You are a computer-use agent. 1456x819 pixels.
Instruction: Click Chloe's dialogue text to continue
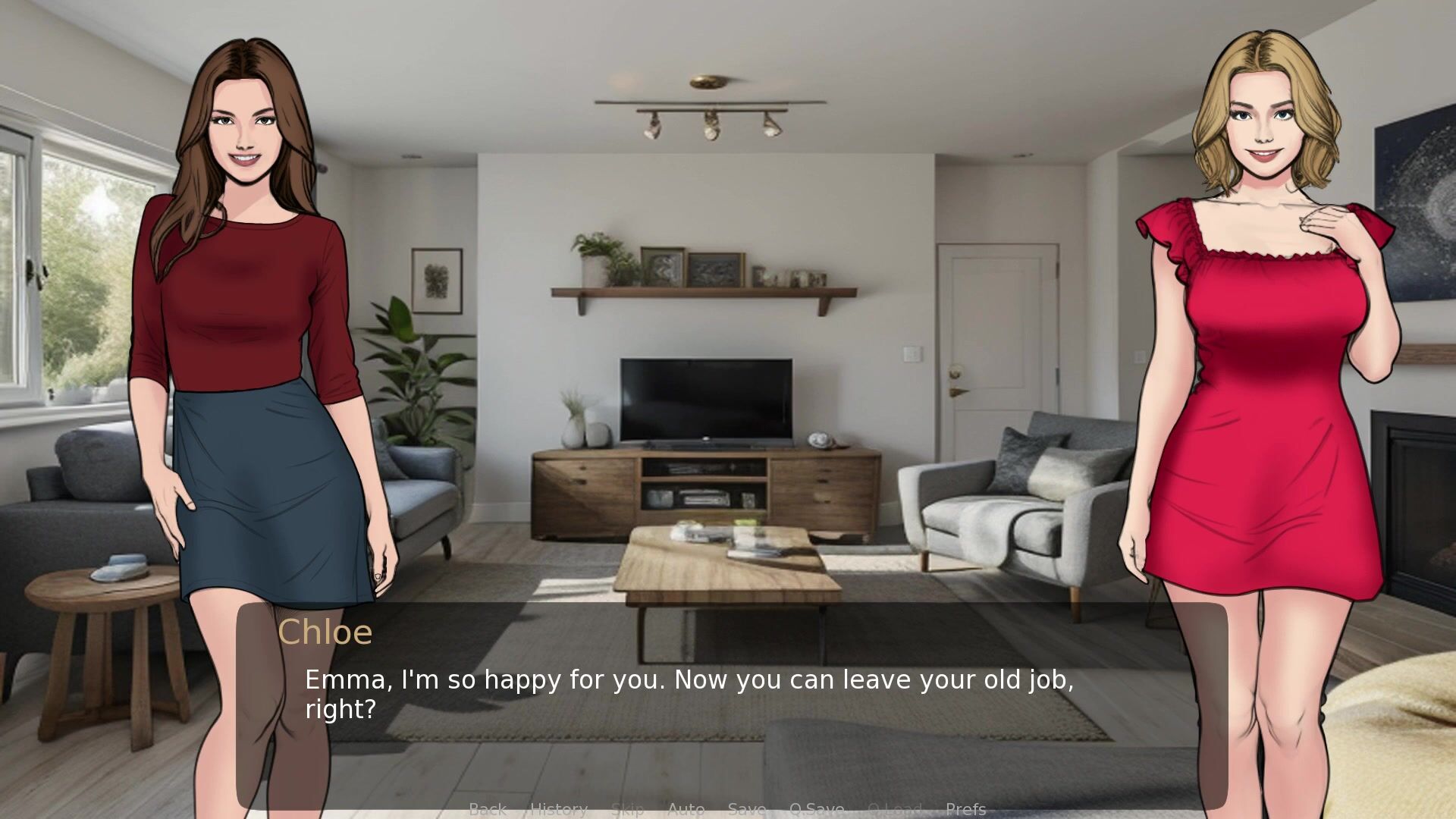689,694
